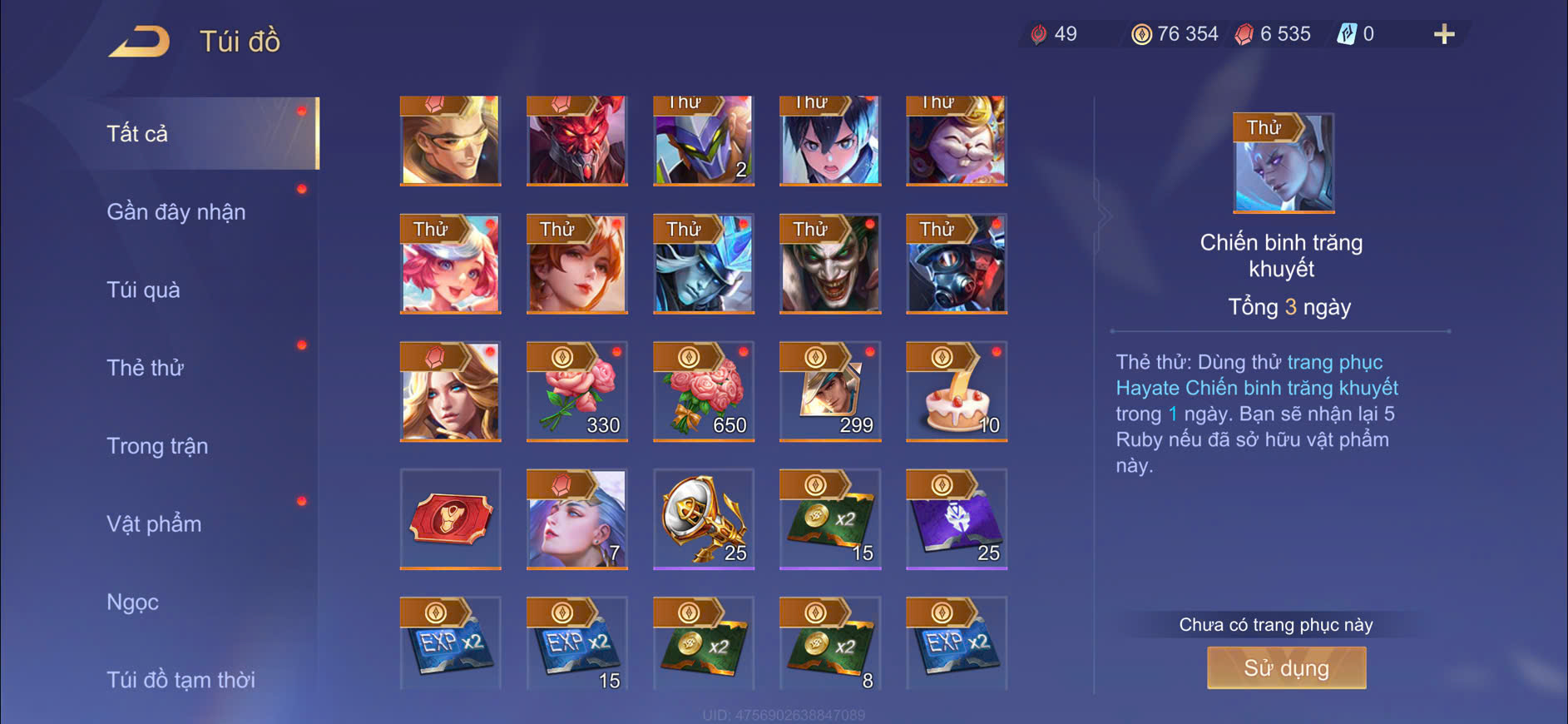The width and height of the screenshot is (1568, 724).
Task: Select the single rose item (330)
Action: pos(576,391)
